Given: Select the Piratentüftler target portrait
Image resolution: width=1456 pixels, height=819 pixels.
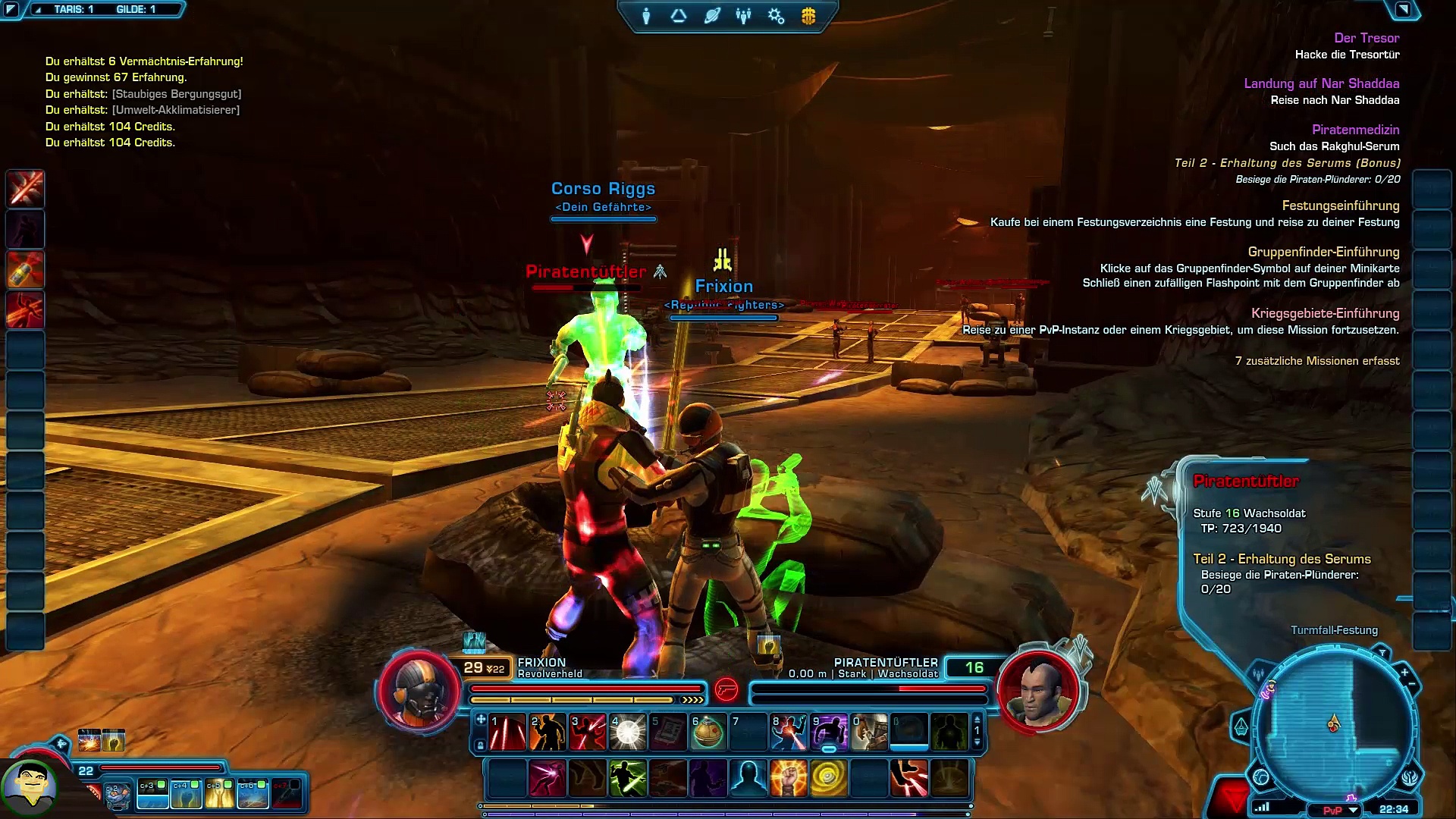Looking at the screenshot, I should 1038,689.
